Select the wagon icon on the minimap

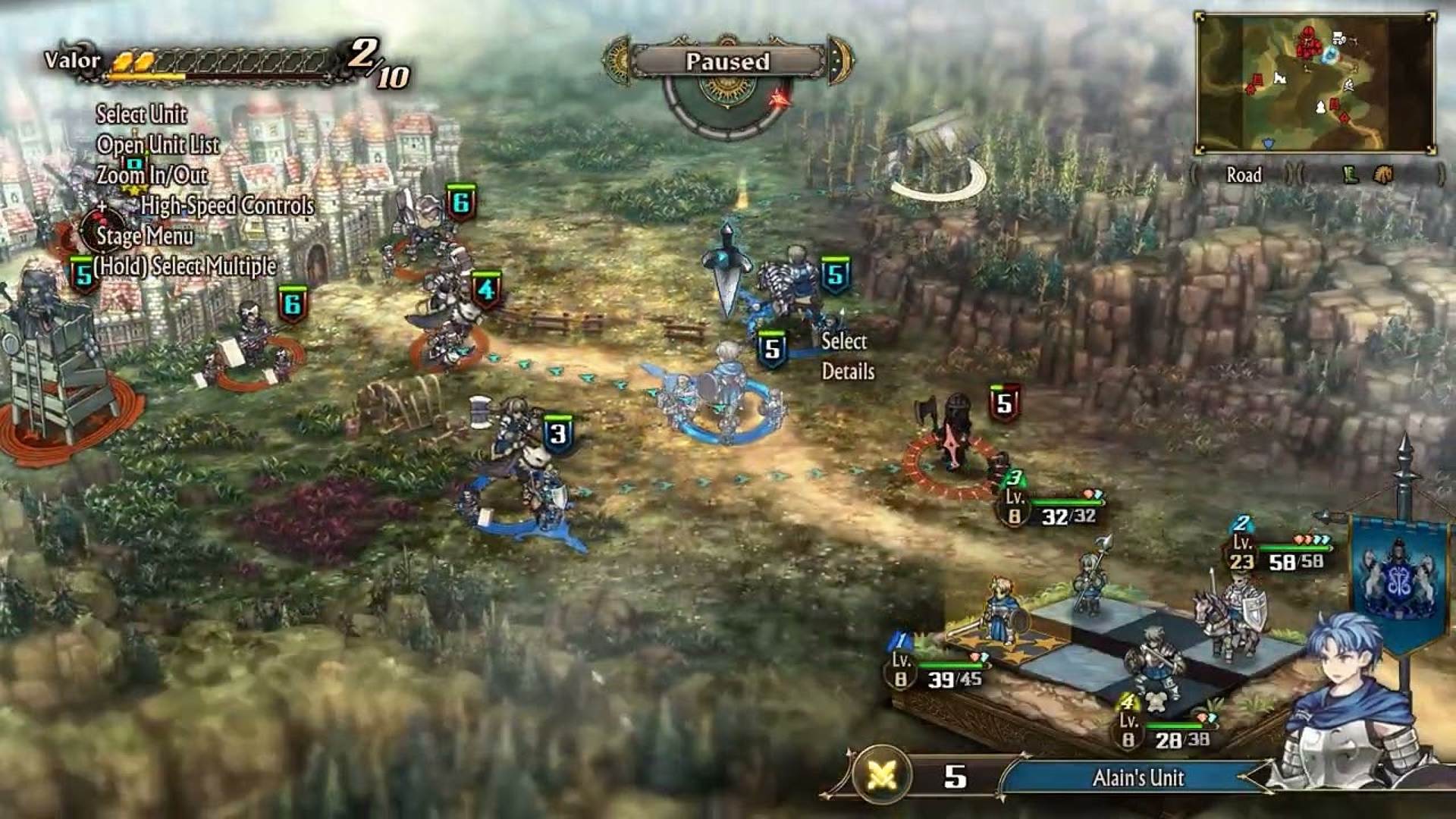tap(1338, 36)
